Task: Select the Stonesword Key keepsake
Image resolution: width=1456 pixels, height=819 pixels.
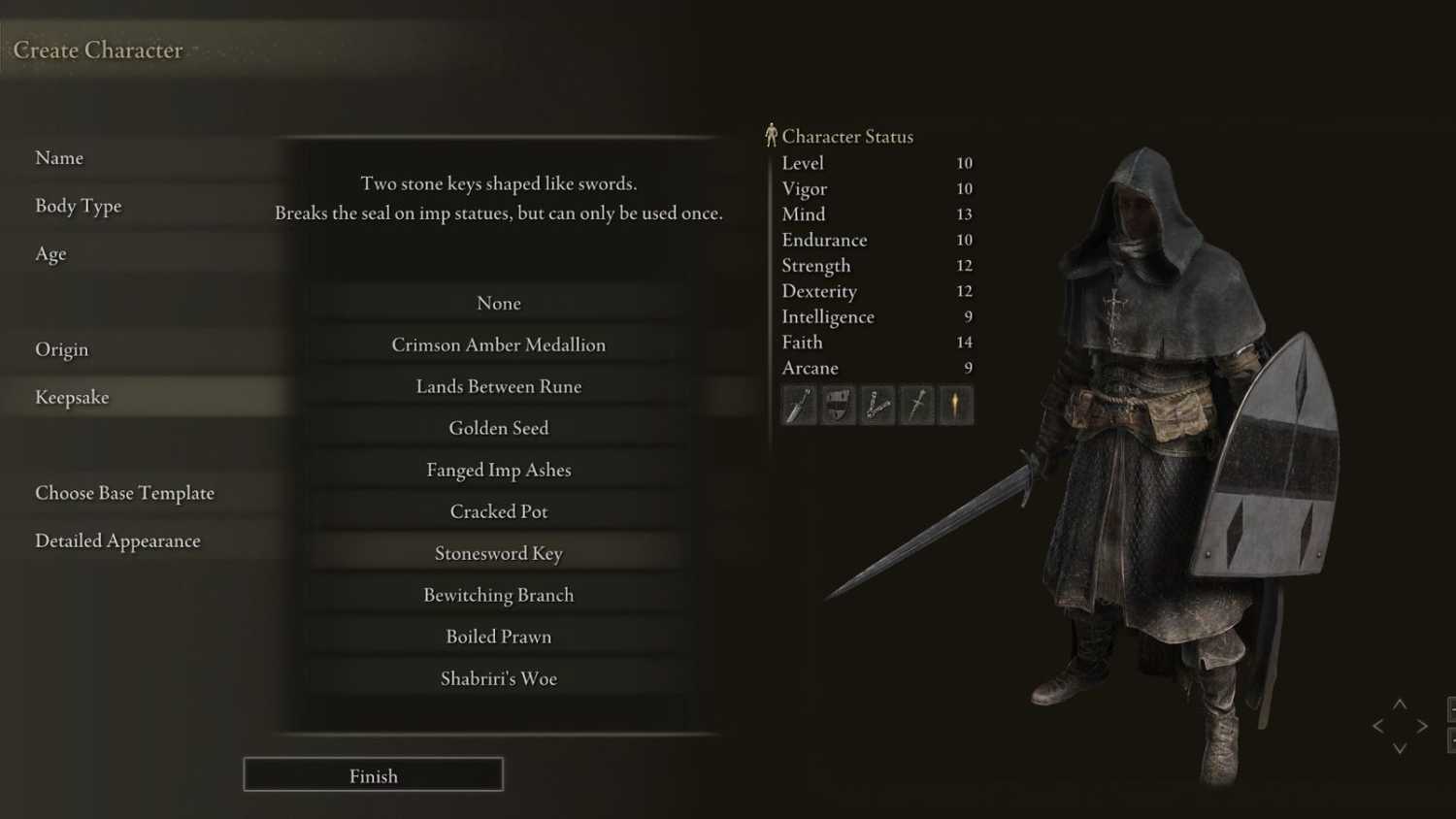Action: coord(499,553)
